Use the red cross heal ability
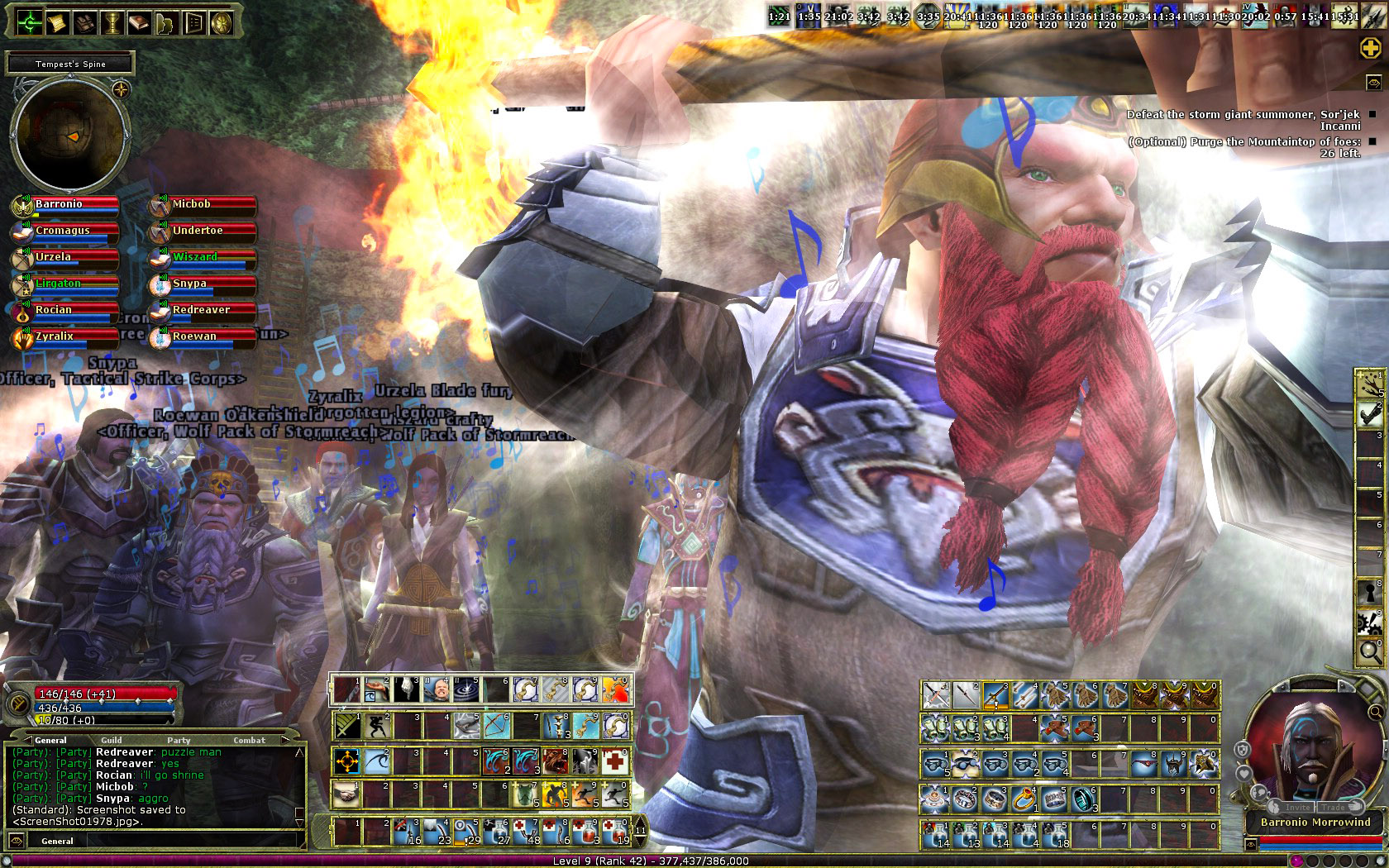 pos(614,761)
